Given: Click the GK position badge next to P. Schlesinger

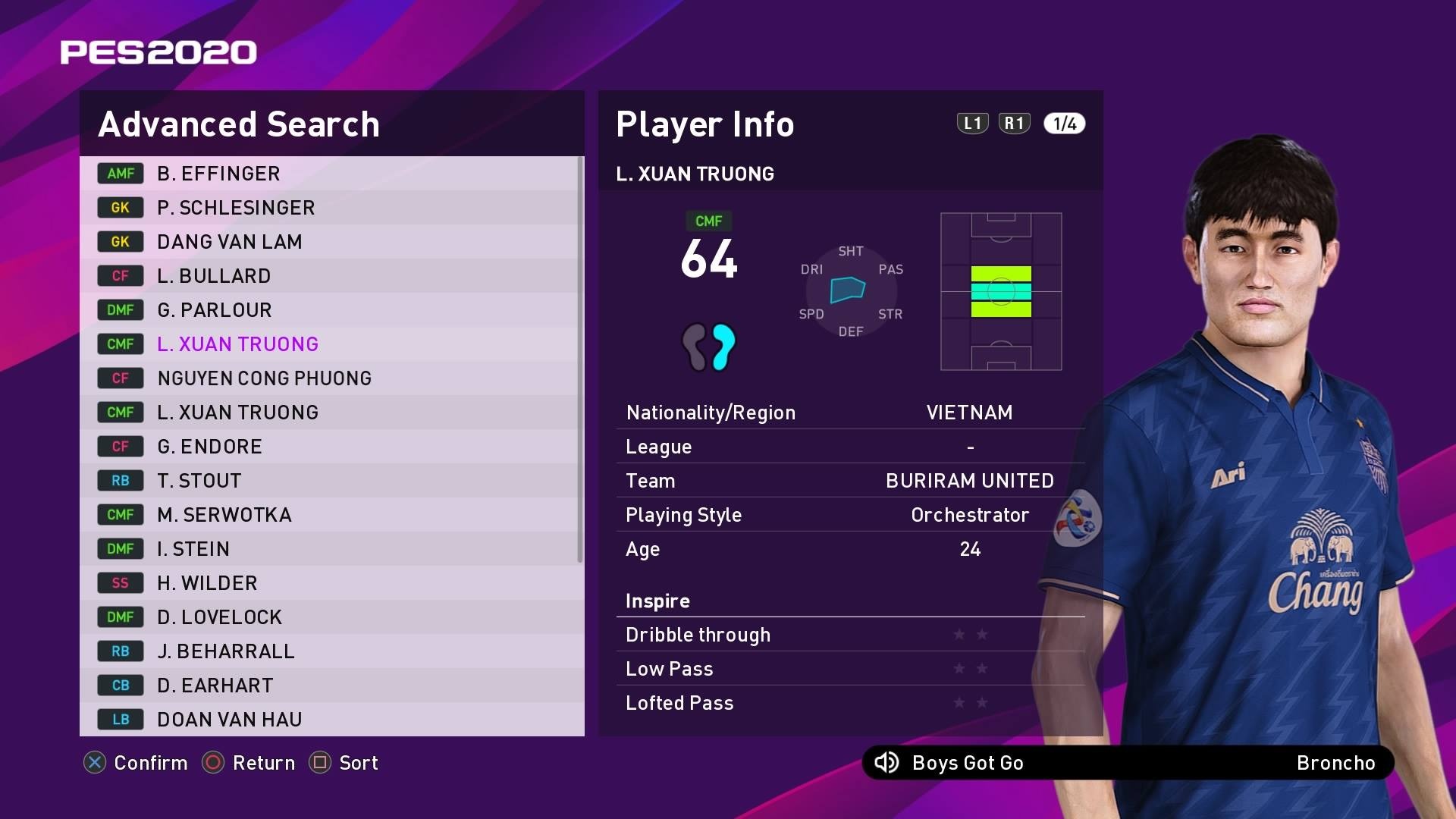Looking at the screenshot, I should click(120, 208).
